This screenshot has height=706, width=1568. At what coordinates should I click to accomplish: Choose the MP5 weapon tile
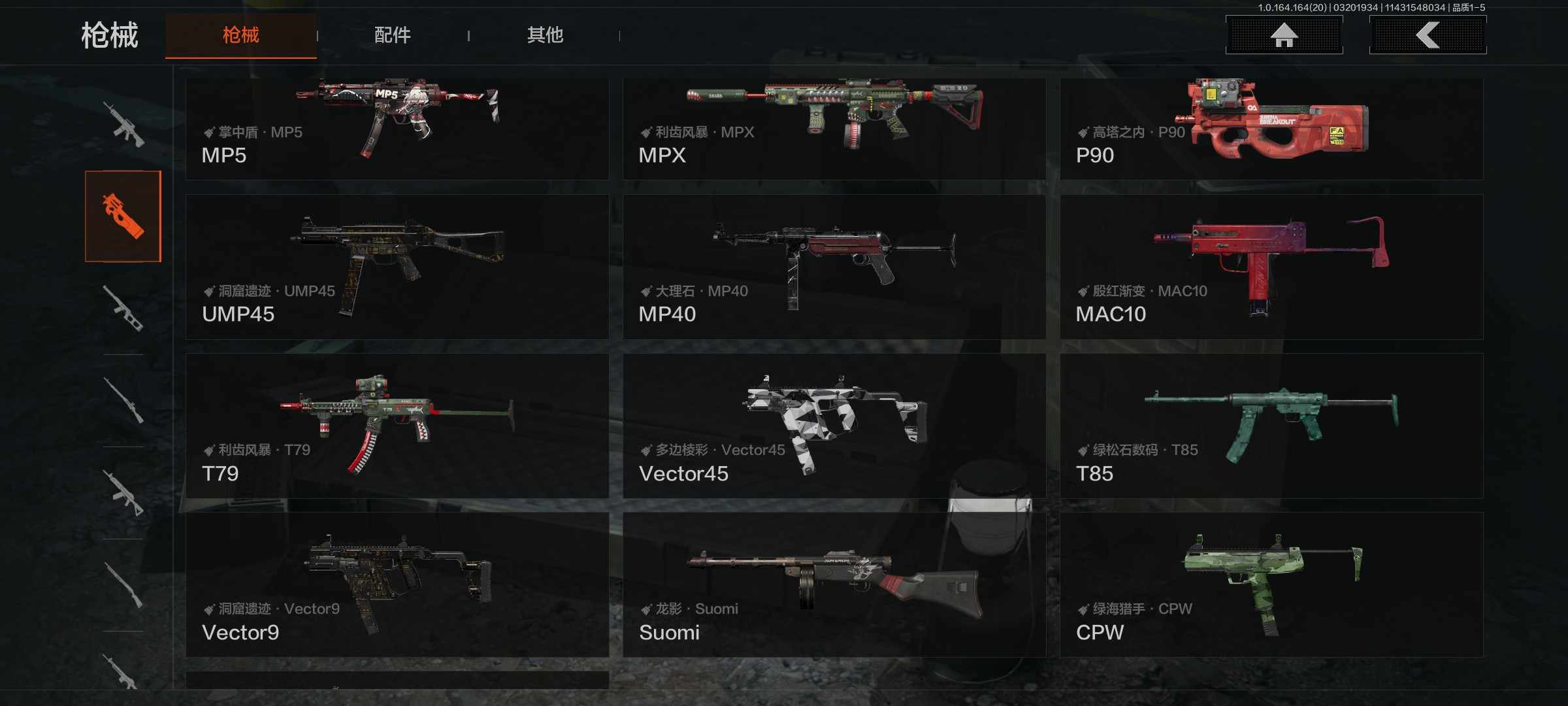tap(397, 129)
